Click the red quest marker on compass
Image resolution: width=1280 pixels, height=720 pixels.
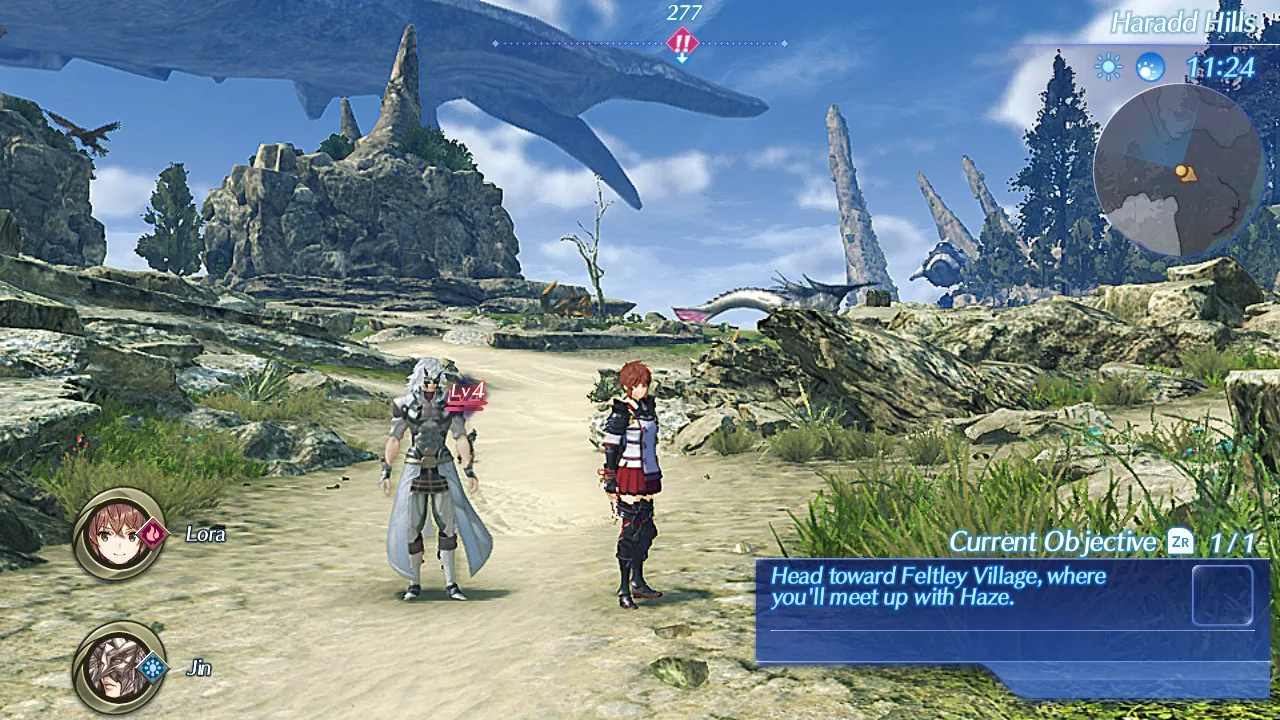click(682, 42)
